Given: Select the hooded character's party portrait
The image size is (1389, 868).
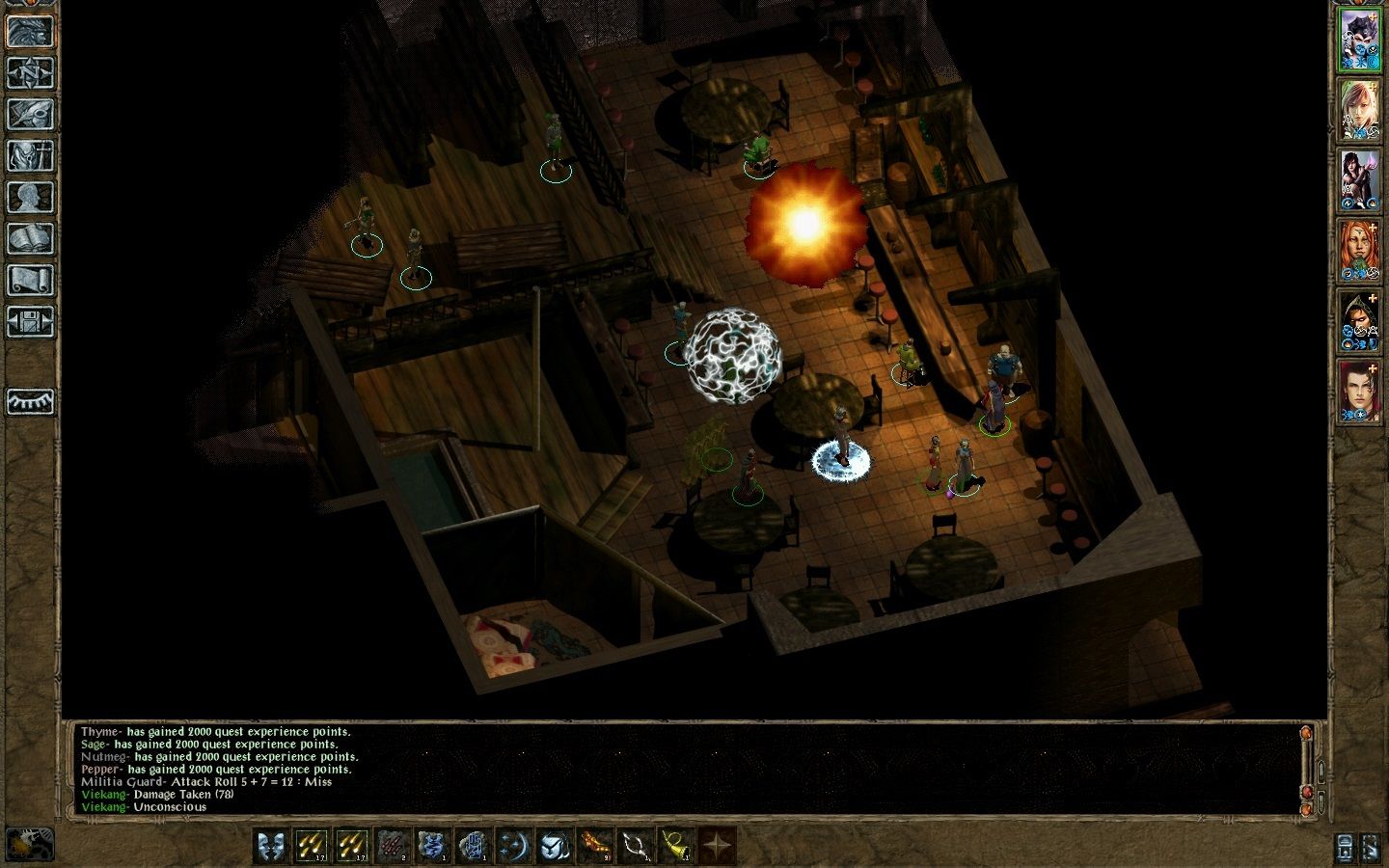Looking at the screenshot, I should (1359, 319).
